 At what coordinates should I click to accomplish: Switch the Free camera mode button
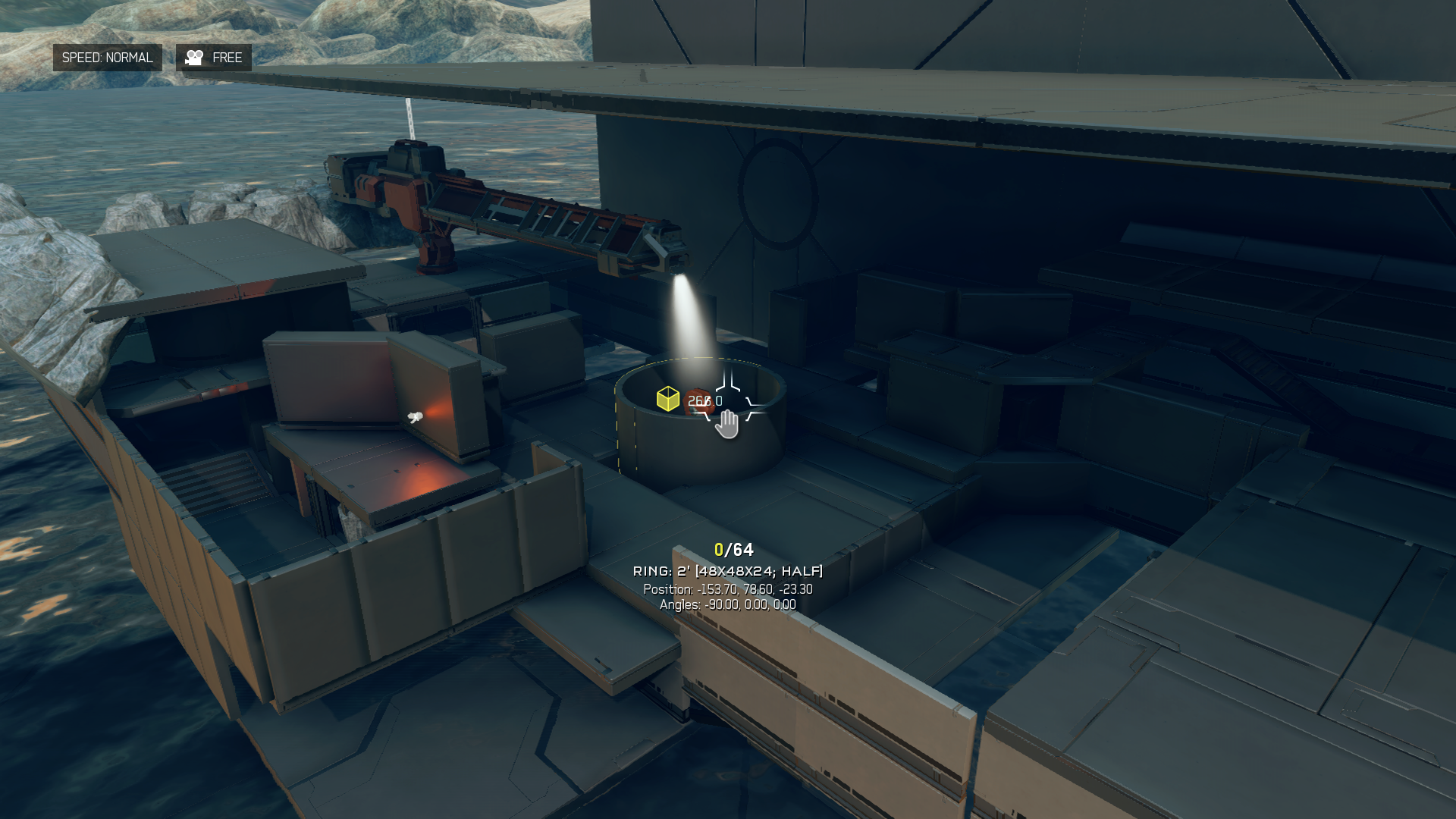[x=214, y=58]
